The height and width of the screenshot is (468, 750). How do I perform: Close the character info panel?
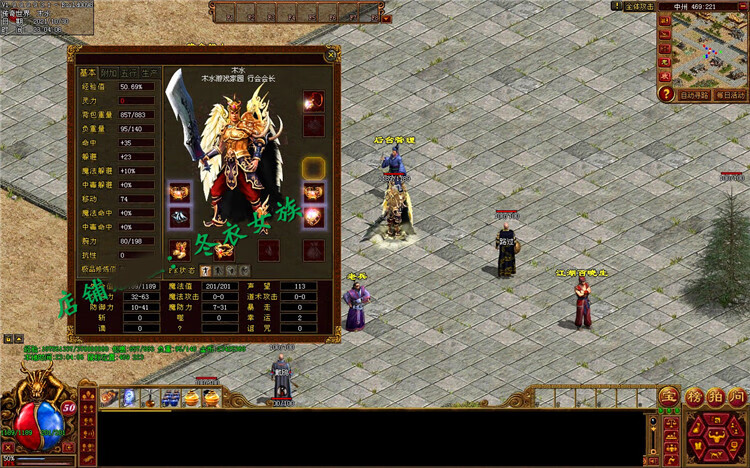click(331, 56)
